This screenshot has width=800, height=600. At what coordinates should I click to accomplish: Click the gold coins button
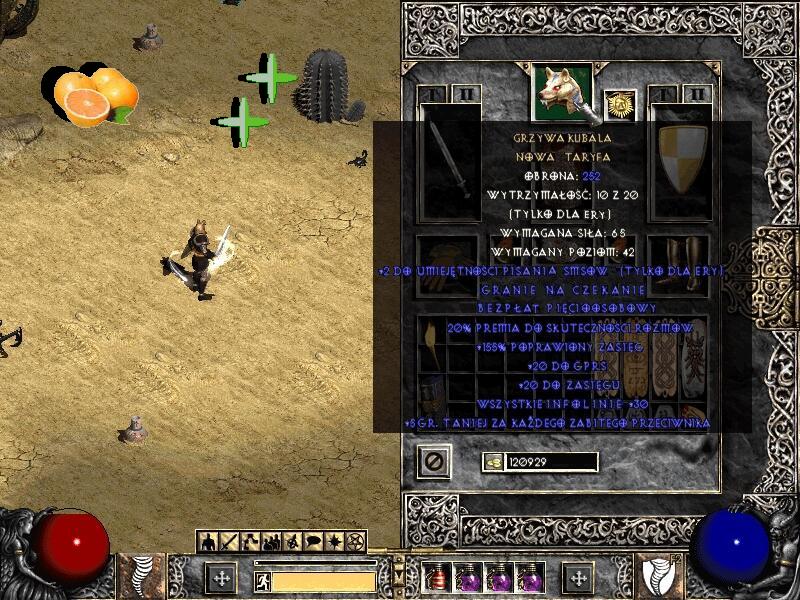[493, 461]
